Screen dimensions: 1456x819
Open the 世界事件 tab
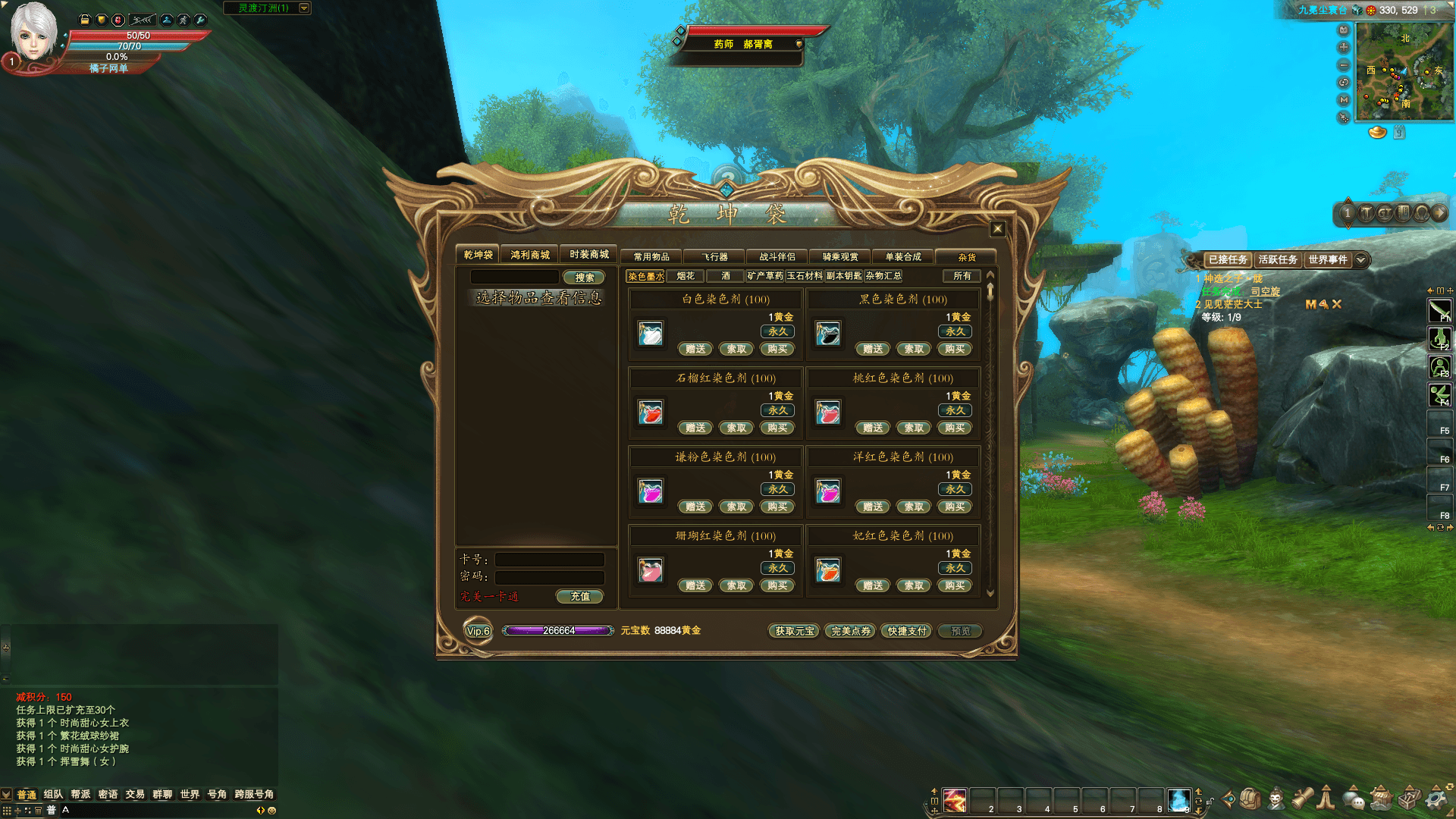[x=1327, y=260]
